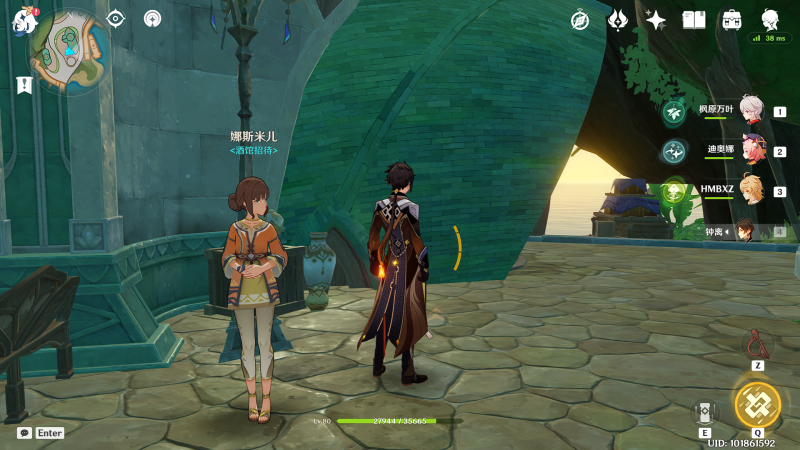Open the chat box speech bubble

(24, 433)
